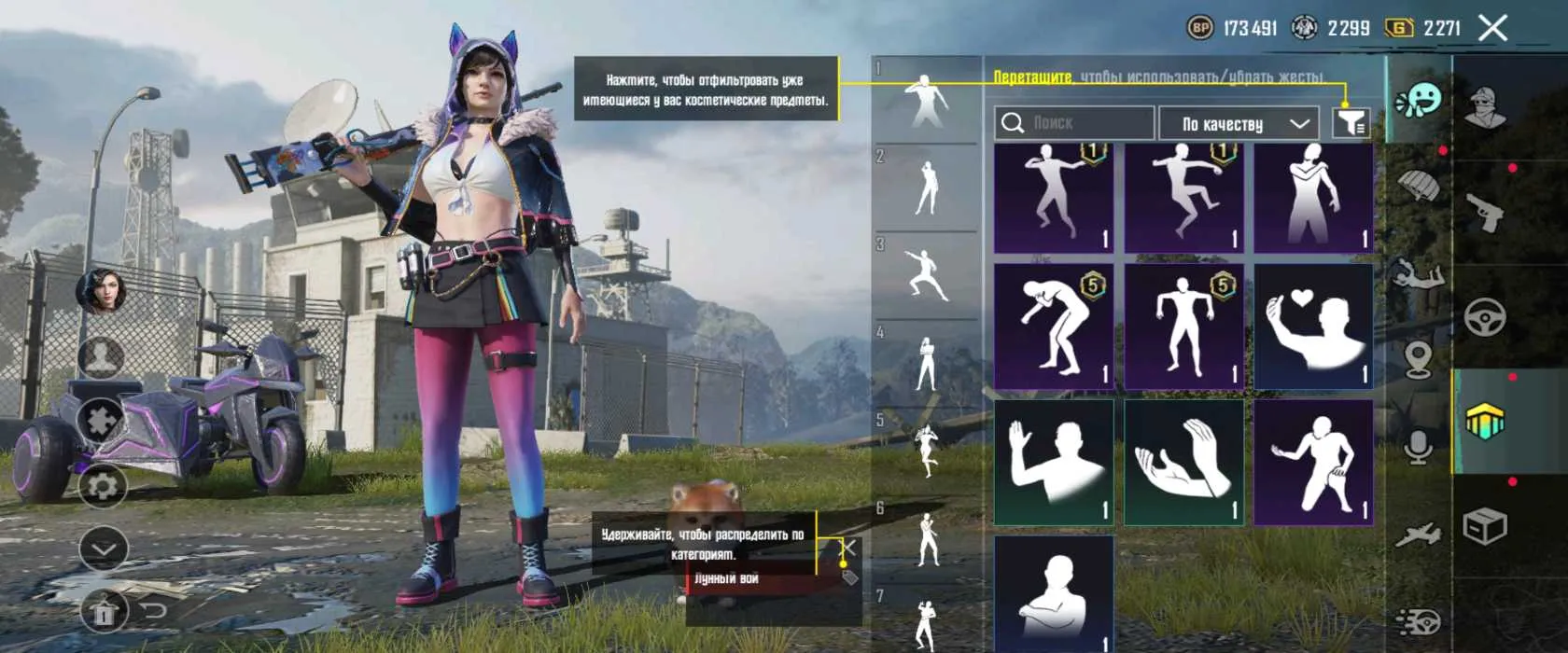This screenshot has width=1568, height=653.
Task: Toggle the owned-items filter funnel icon
Action: [x=1351, y=122]
